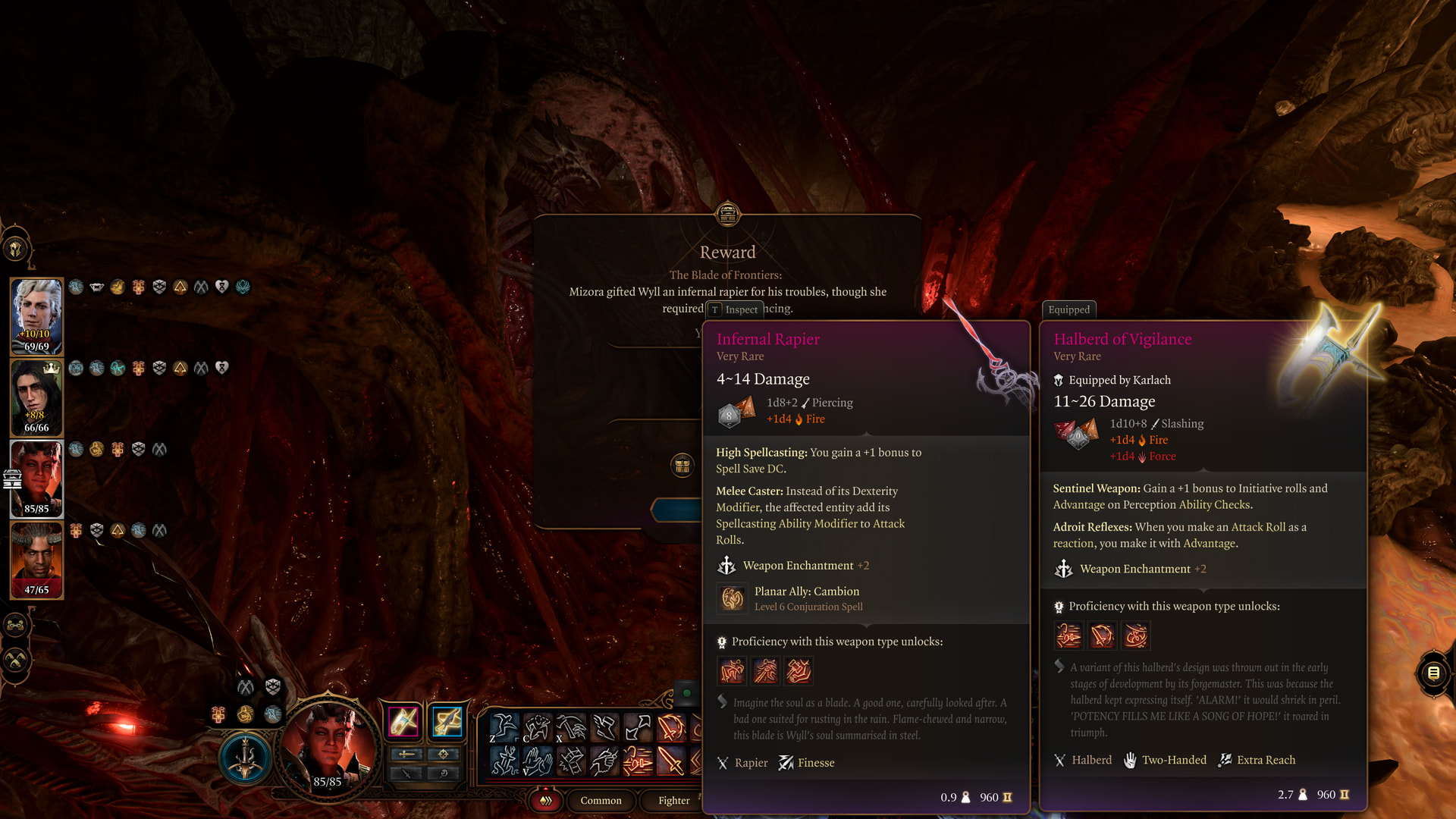Click the chest icon atop the Reward window
The height and width of the screenshot is (819, 1456).
pyautogui.click(x=727, y=214)
